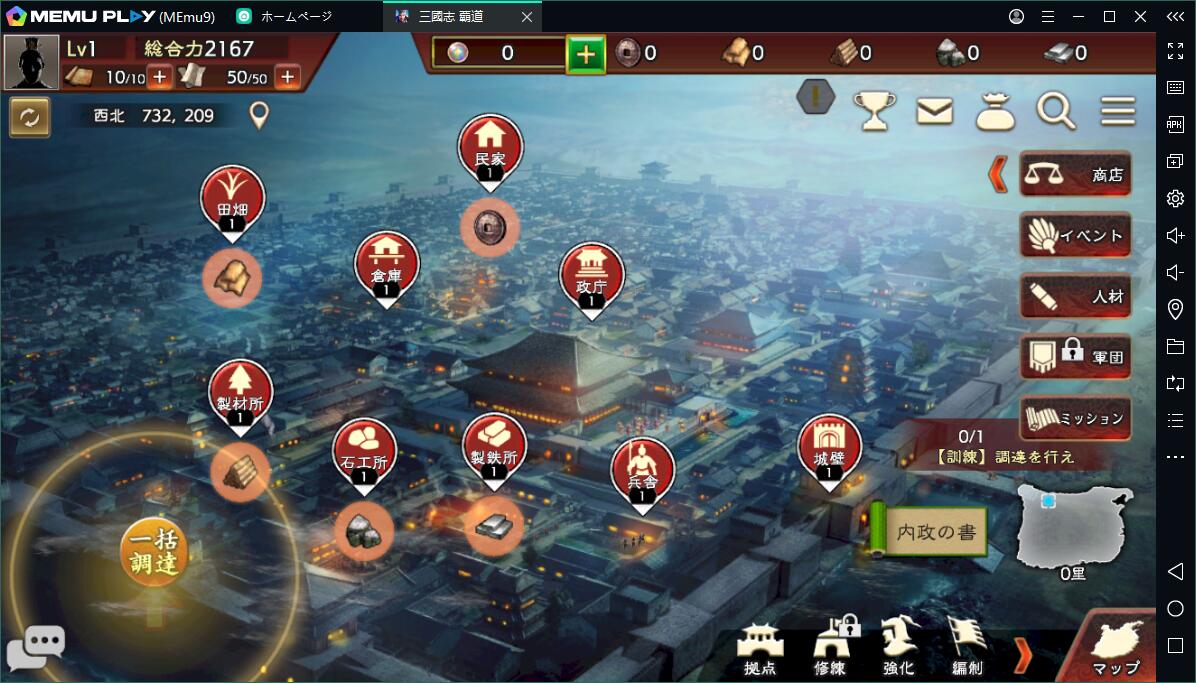Open the hamburger main menu
This screenshot has width=1196, height=683.
coord(1118,111)
